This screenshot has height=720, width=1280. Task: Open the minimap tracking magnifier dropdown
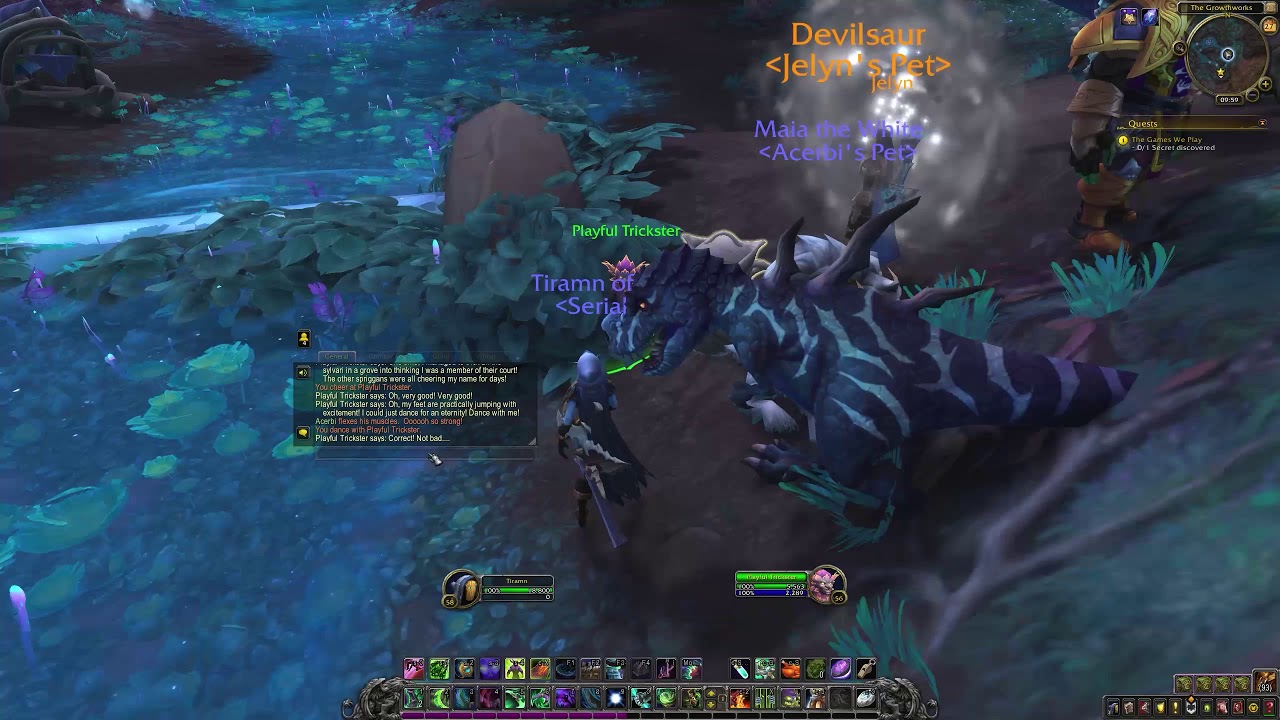(1179, 48)
